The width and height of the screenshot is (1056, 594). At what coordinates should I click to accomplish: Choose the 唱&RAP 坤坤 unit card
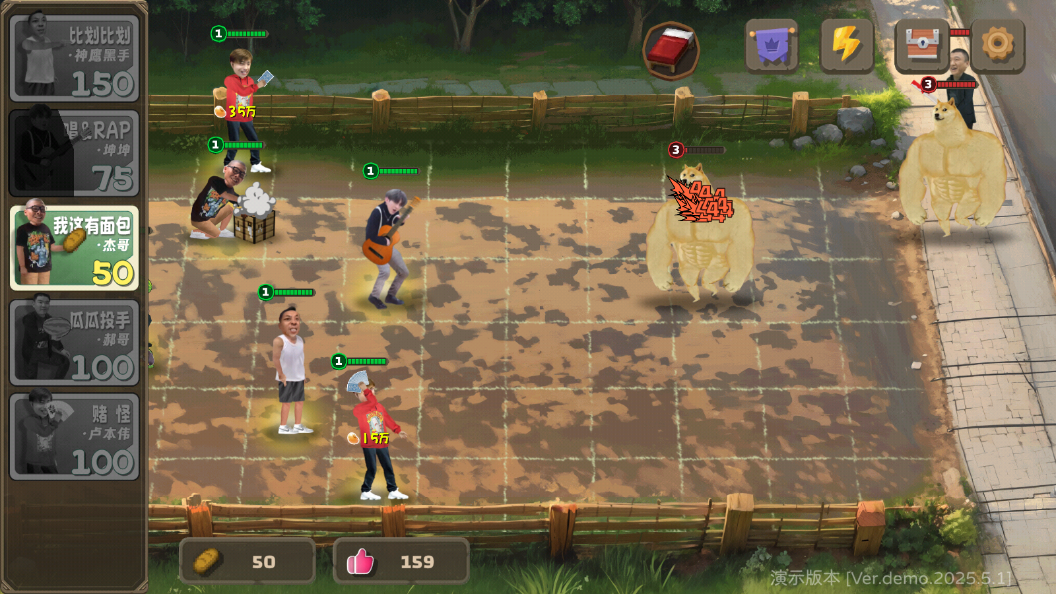click(x=75, y=152)
